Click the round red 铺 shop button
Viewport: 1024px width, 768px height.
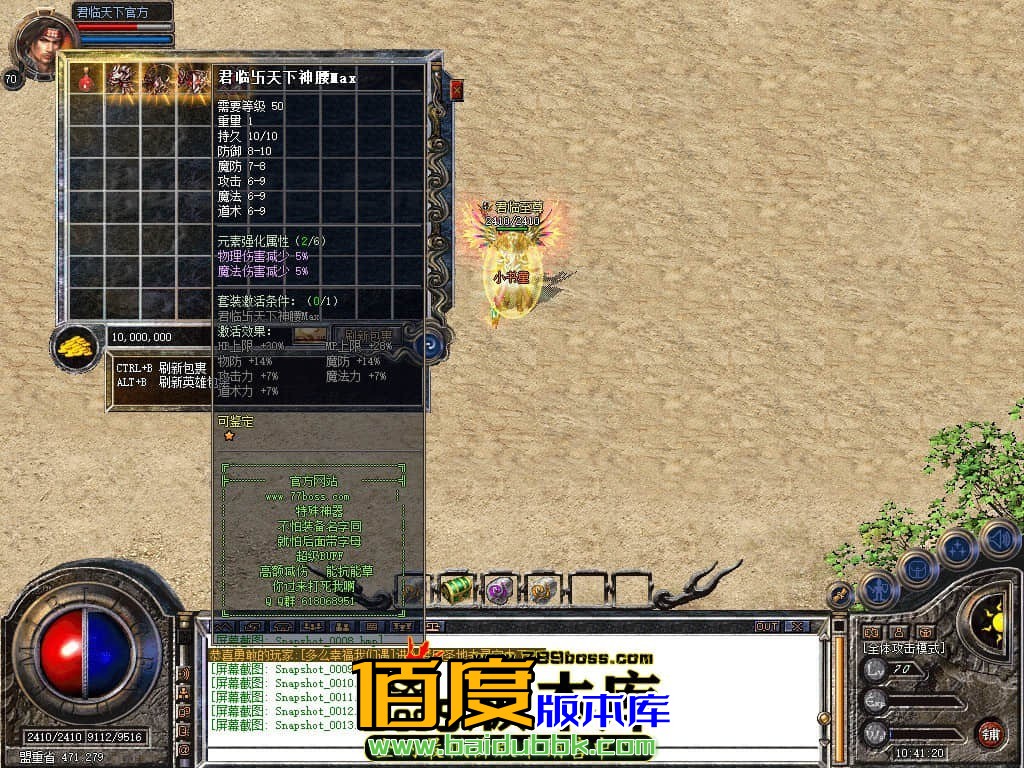(x=989, y=733)
